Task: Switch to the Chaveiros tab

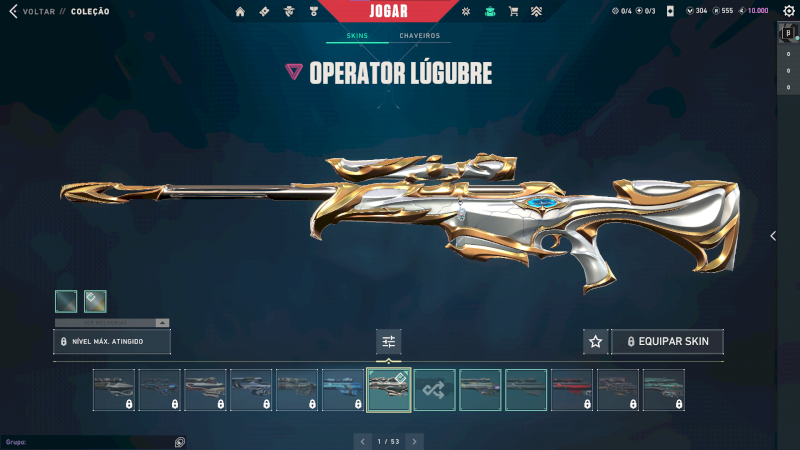Action: 419,36
